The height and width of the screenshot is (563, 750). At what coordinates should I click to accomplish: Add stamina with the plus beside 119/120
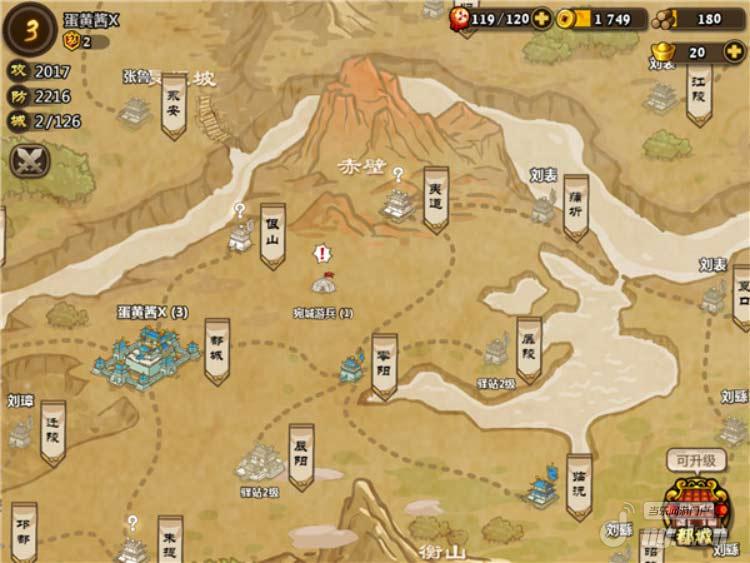pos(541,18)
